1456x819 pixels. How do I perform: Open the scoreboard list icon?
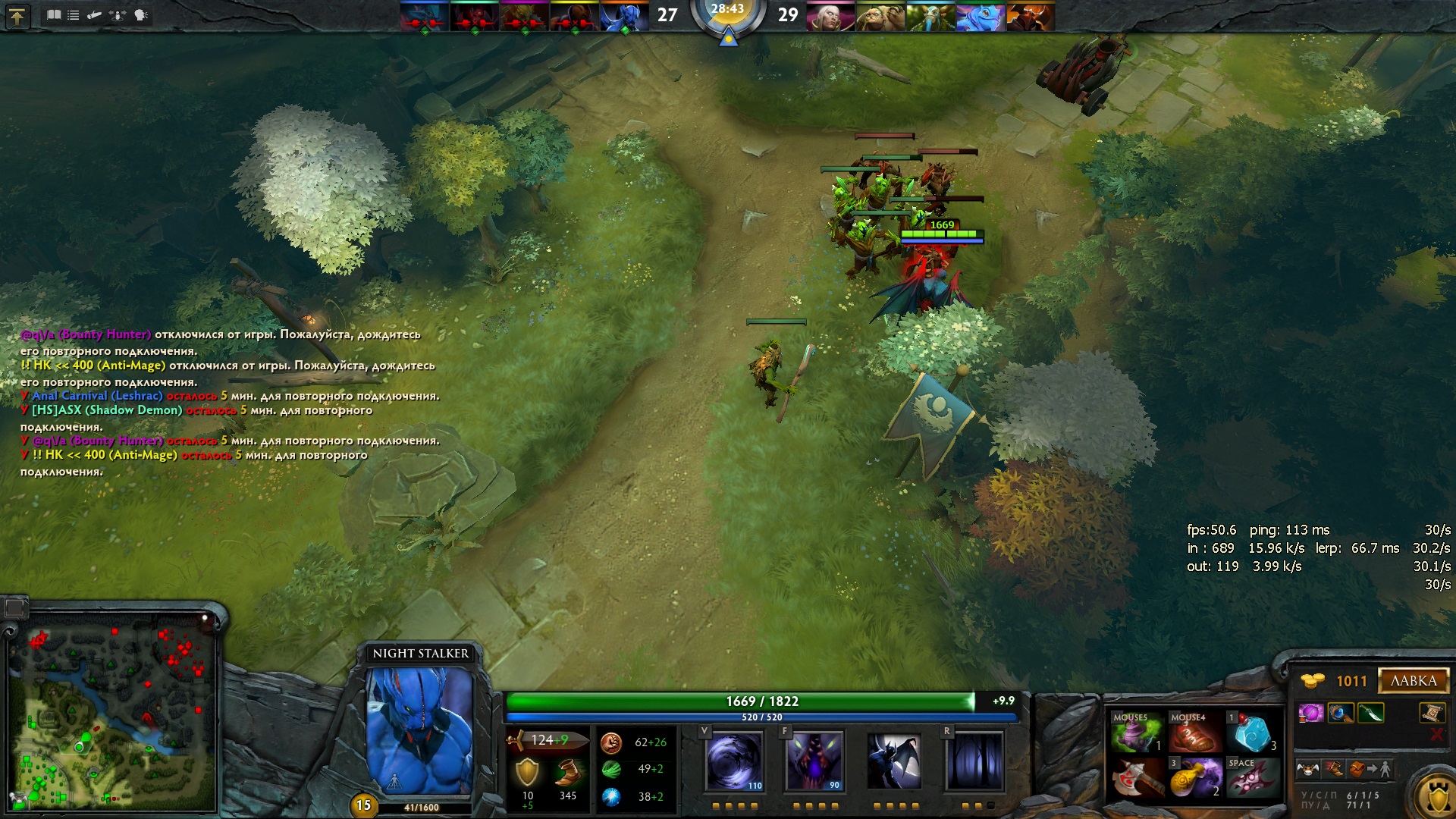coord(74,15)
